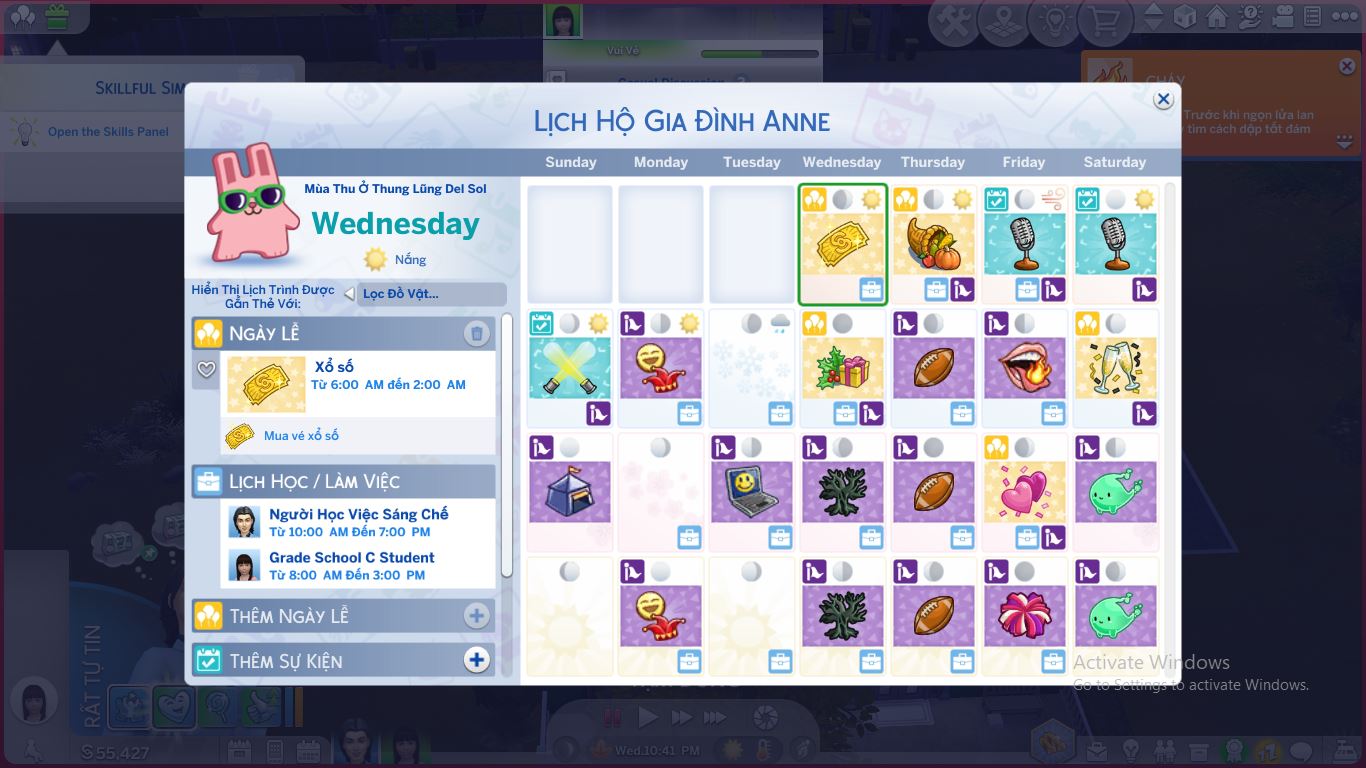
Task: Open Build Mode with the wrench tool icon
Action: (x=951, y=16)
